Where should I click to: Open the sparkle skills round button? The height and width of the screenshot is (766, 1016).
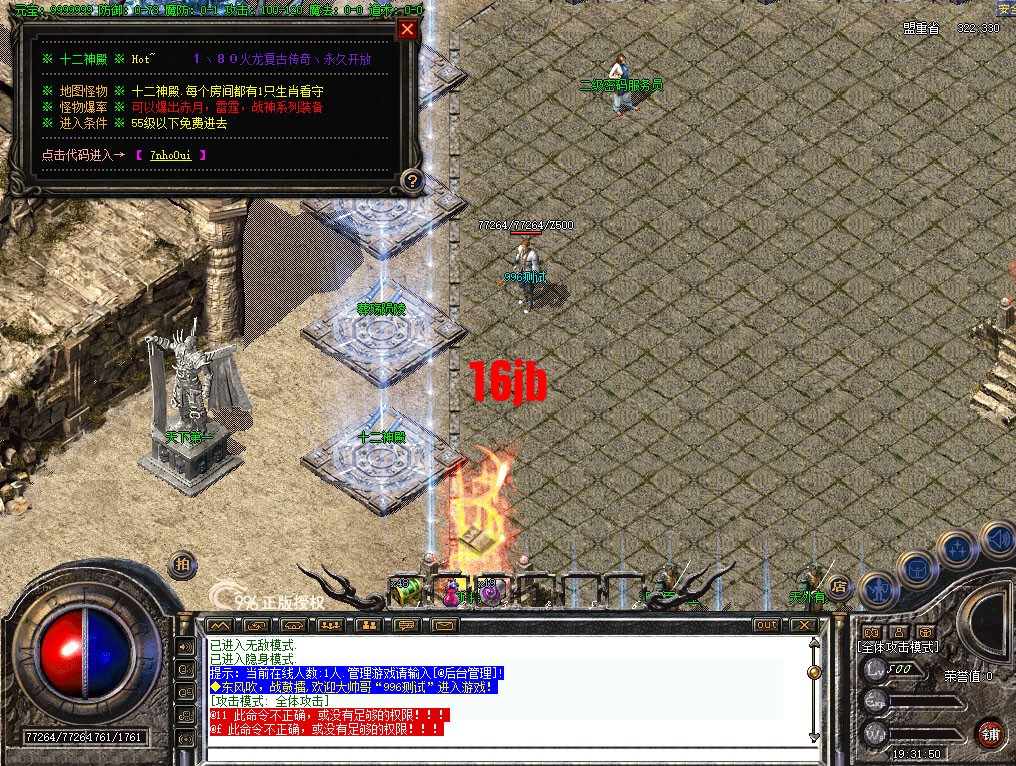click(x=957, y=549)
